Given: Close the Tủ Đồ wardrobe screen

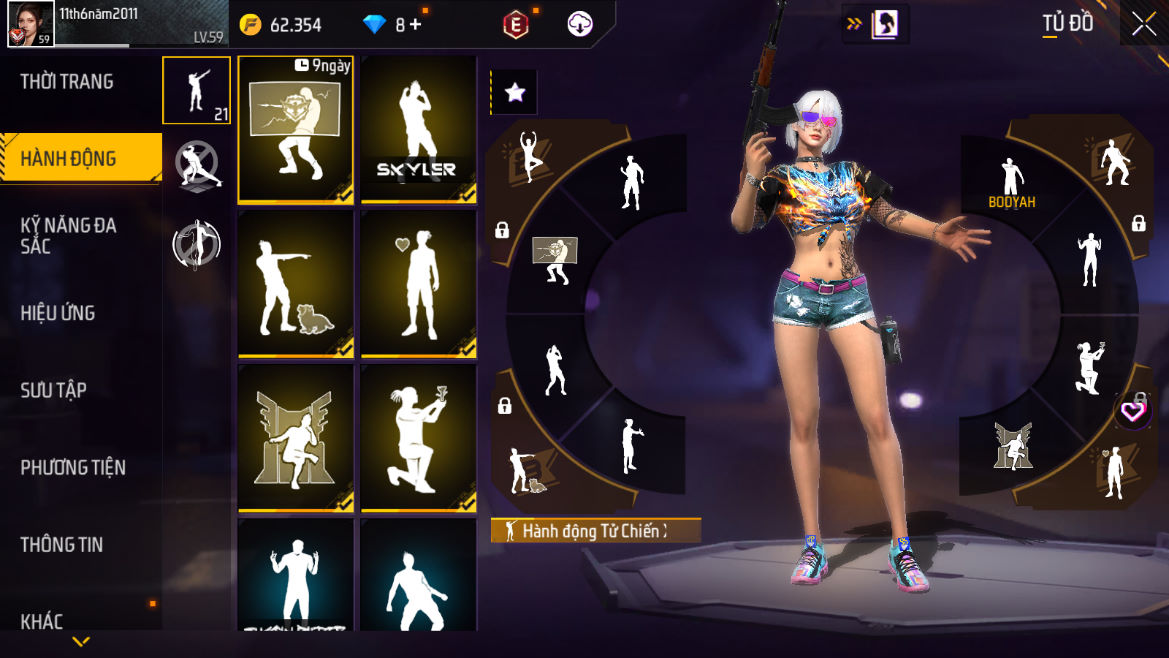Looking at the screenshot, I should click(x=1144, y=25).
